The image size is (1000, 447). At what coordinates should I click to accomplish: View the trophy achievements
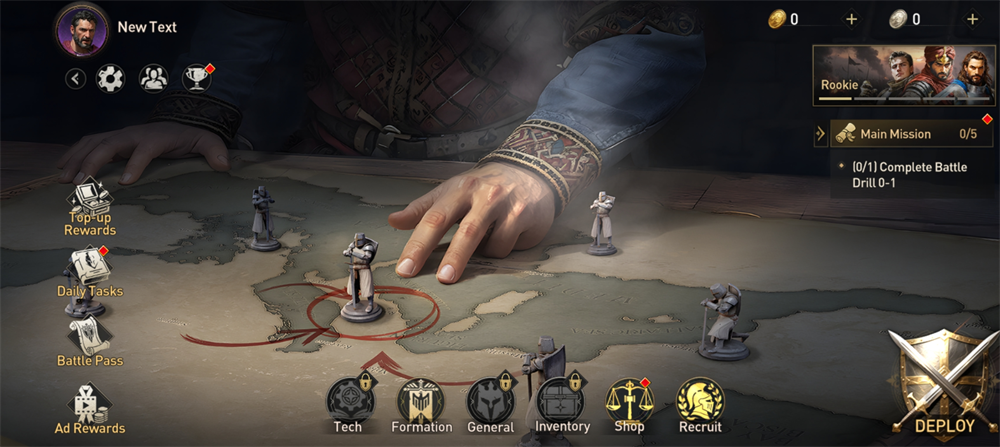[196, 78]
